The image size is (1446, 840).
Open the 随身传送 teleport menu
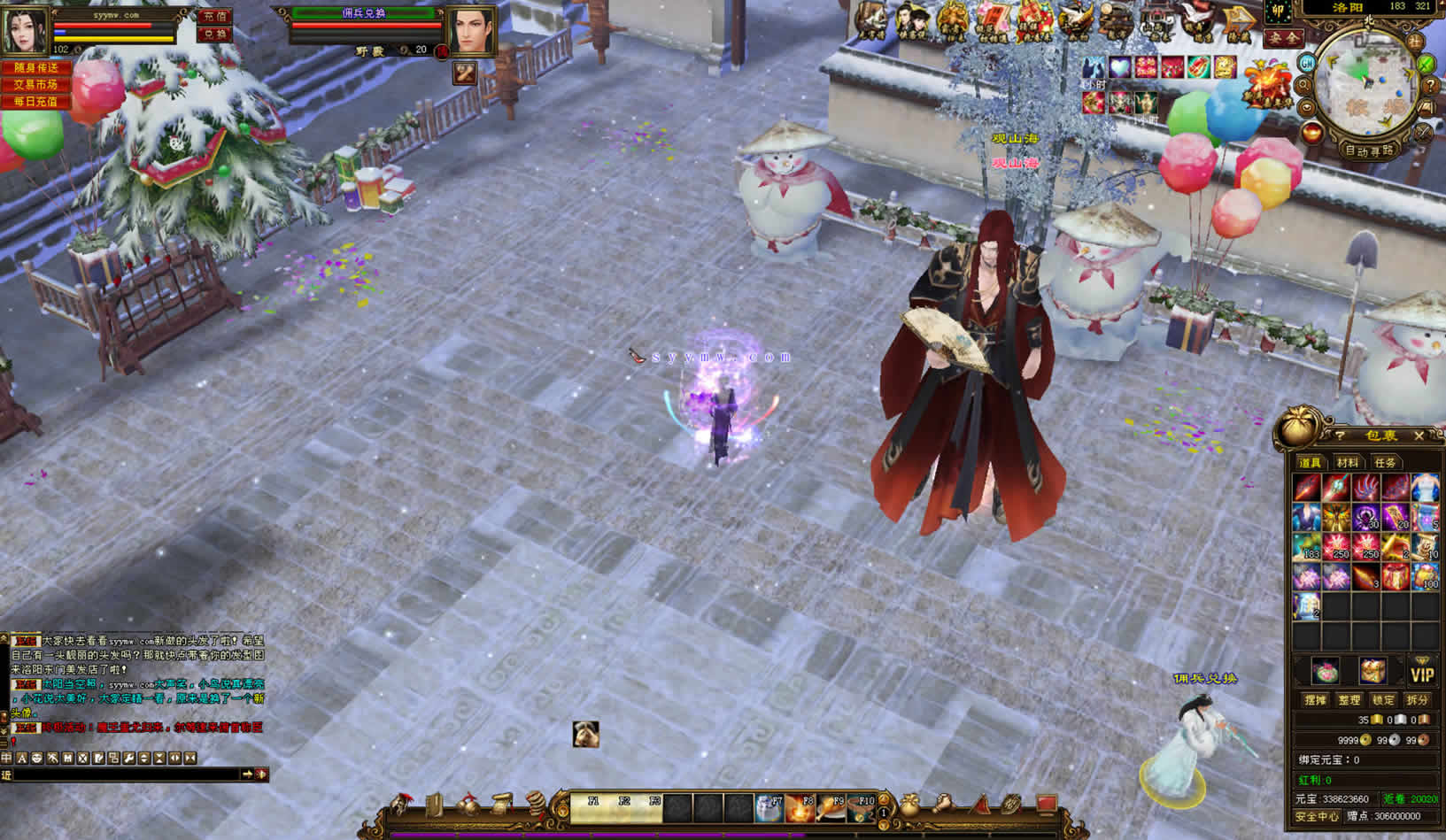click(35, 68)
